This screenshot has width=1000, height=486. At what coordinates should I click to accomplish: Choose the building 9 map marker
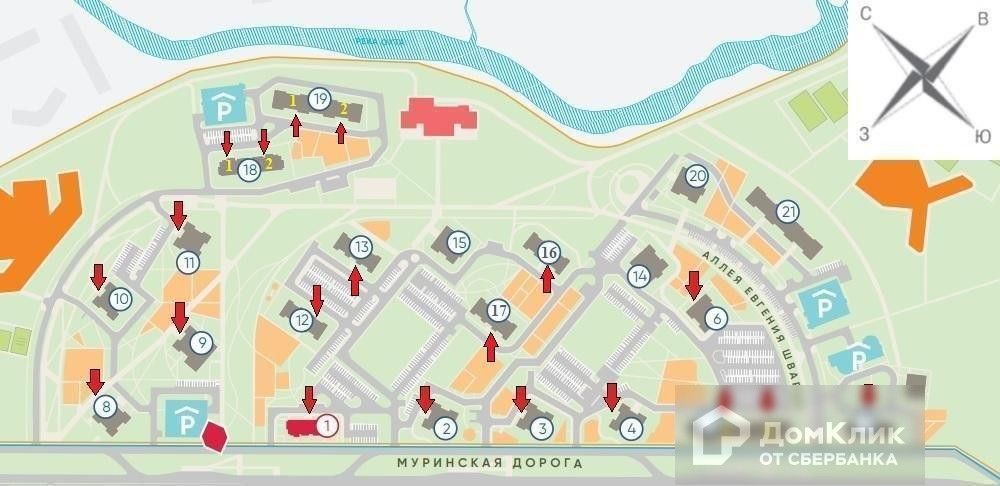(x=201, y=343)
